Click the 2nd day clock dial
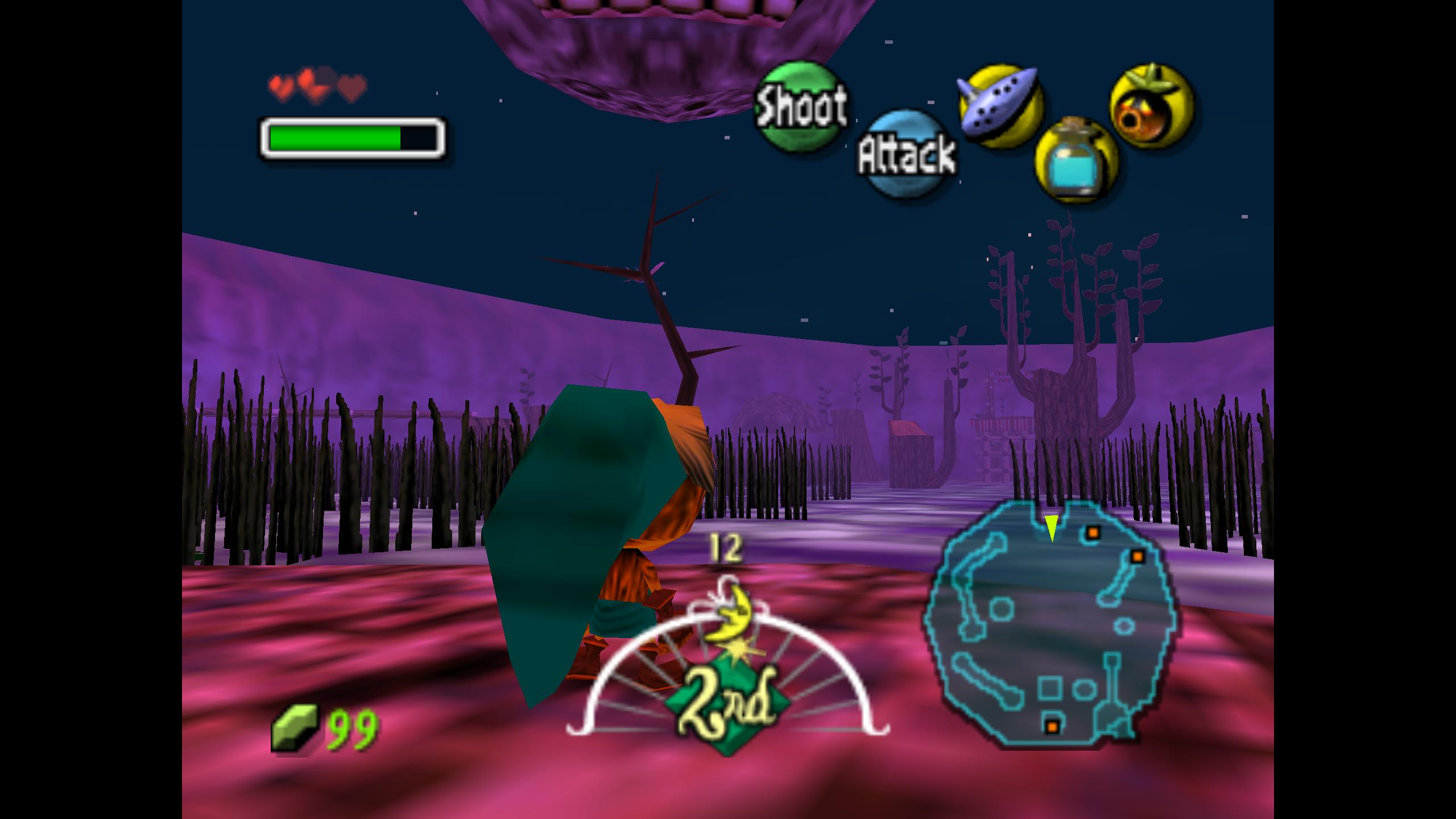 coord(727,682)
